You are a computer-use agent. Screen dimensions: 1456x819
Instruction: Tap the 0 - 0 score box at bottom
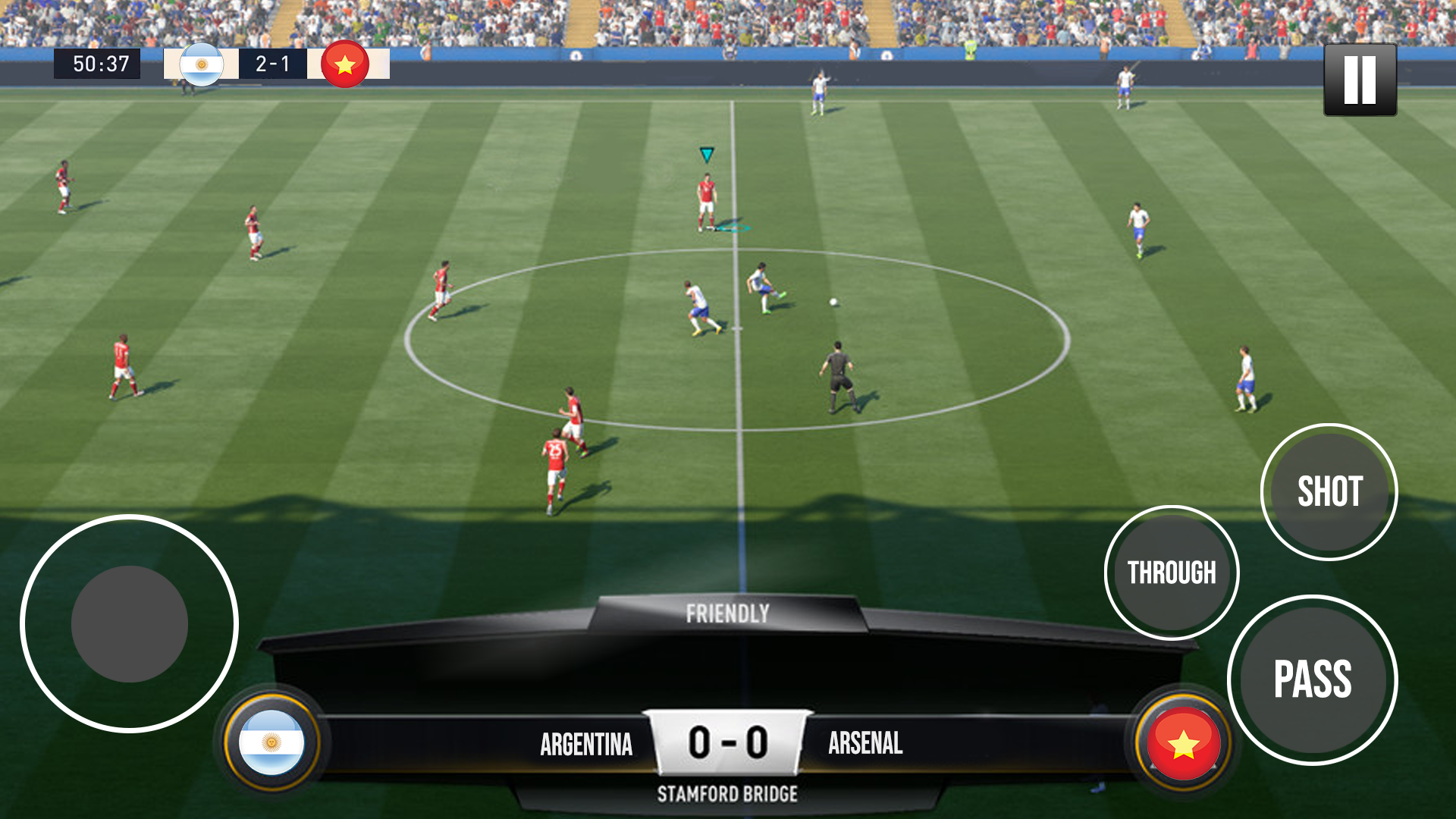point(728,739)
